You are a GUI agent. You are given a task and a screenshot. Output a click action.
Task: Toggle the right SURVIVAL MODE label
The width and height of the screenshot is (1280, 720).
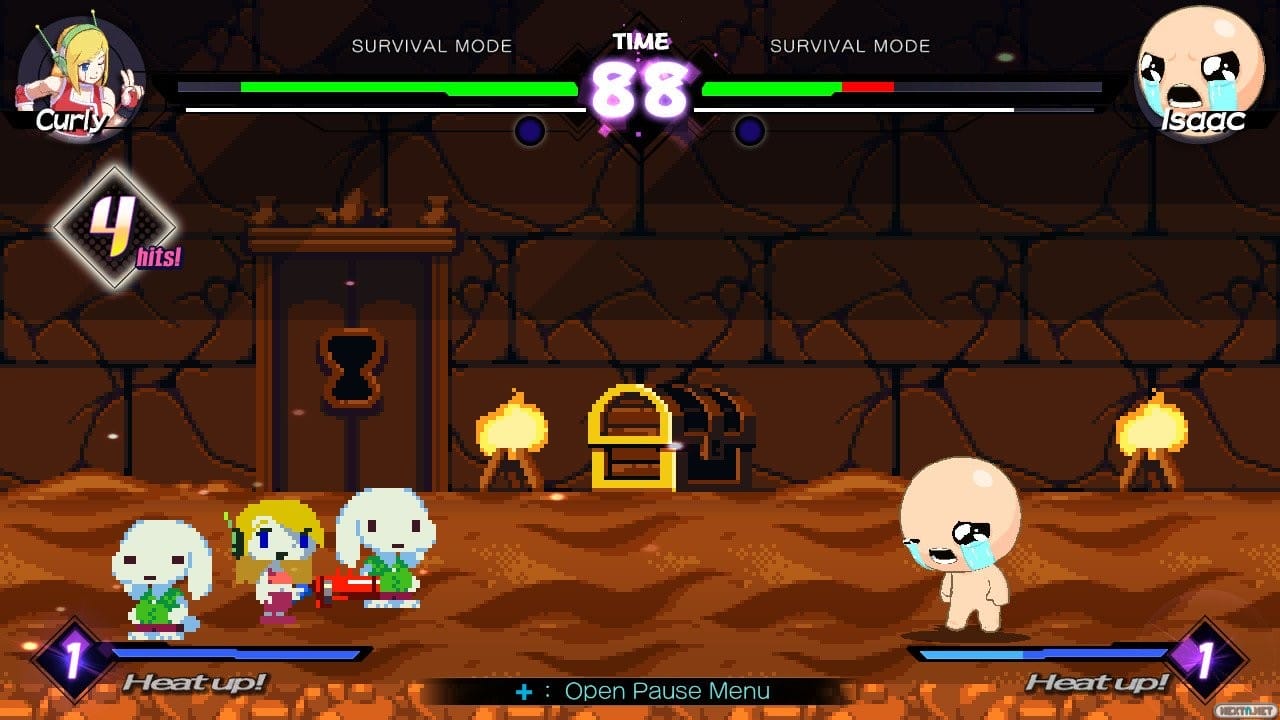click(849, 45)
